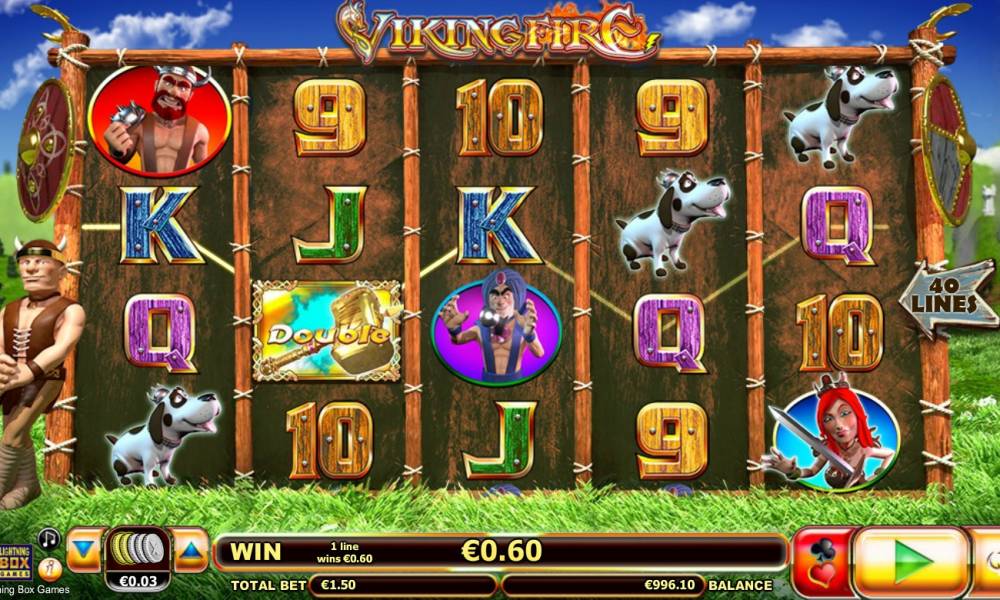This screenshot has width=1000, height=600.
Task: Decrease coin value with the down arrow
Action: pyautogui.click(x=85, y=550)
